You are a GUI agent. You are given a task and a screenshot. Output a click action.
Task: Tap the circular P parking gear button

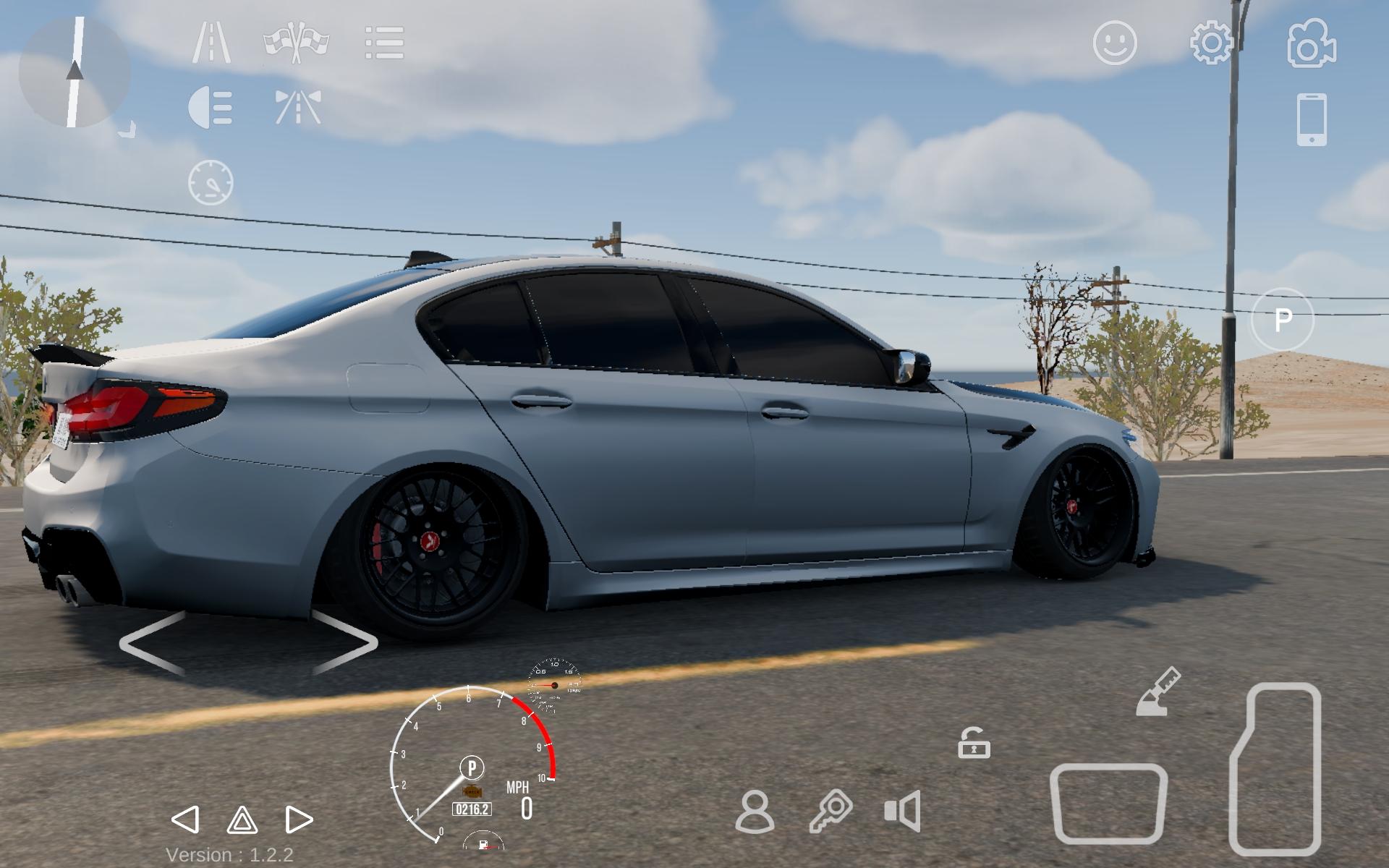(1283, 319)
